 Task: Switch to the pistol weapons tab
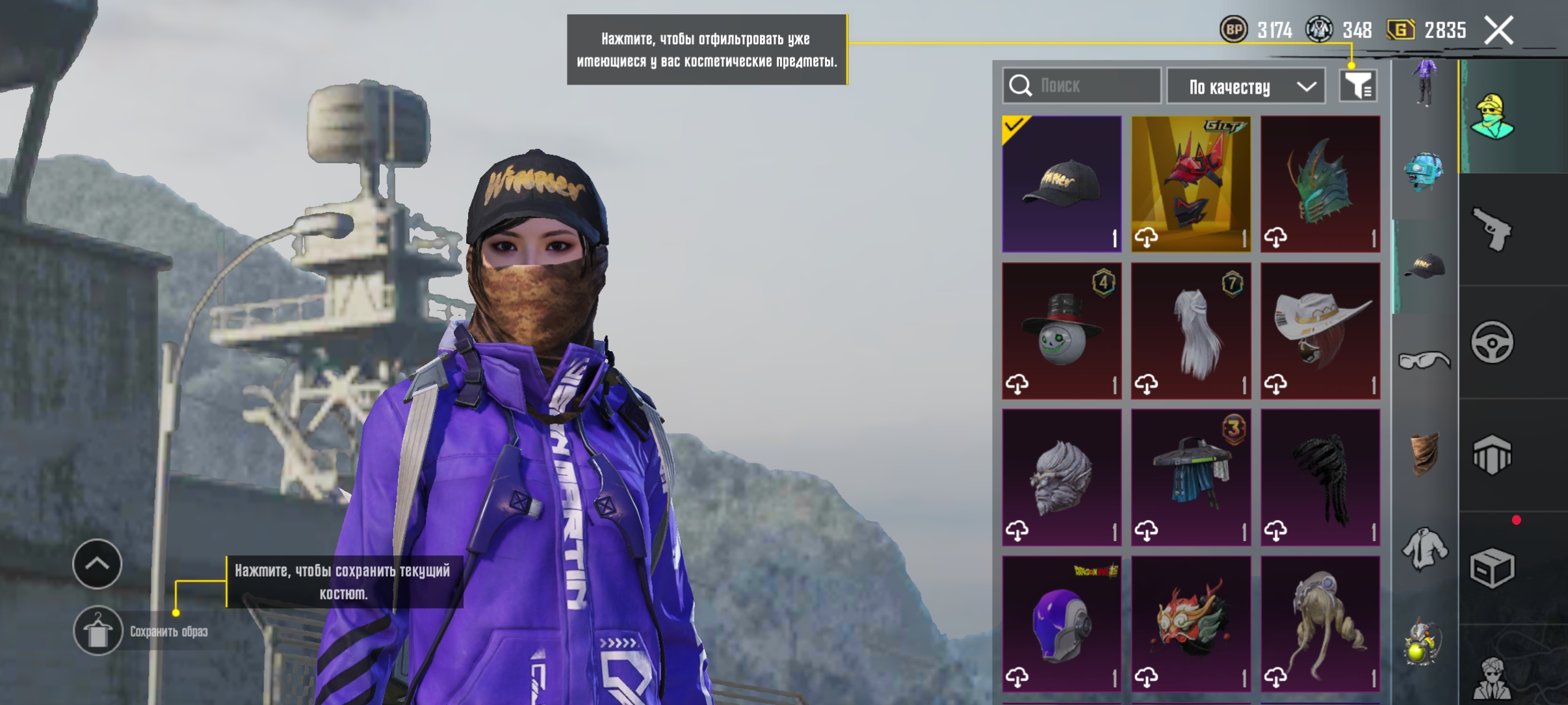[x=1492, y=229]
